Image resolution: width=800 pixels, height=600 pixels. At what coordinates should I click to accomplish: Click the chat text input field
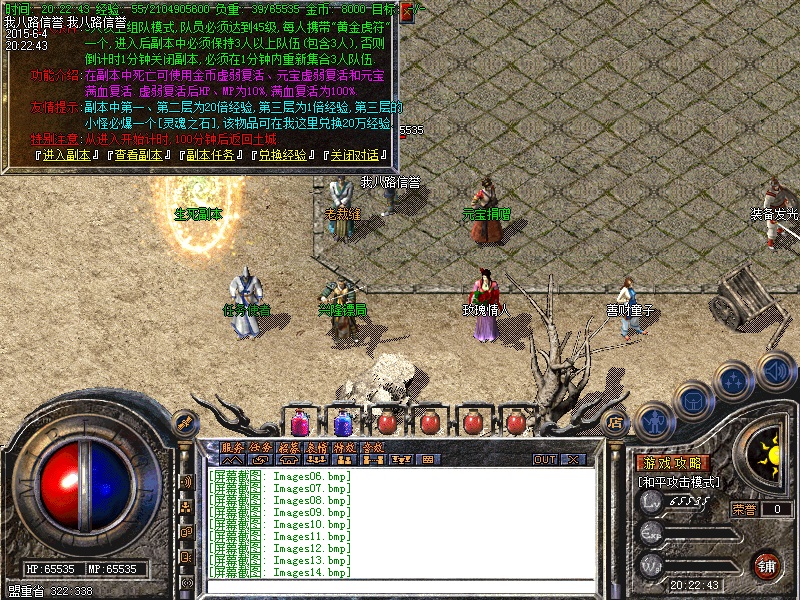(x=400, y=586)
